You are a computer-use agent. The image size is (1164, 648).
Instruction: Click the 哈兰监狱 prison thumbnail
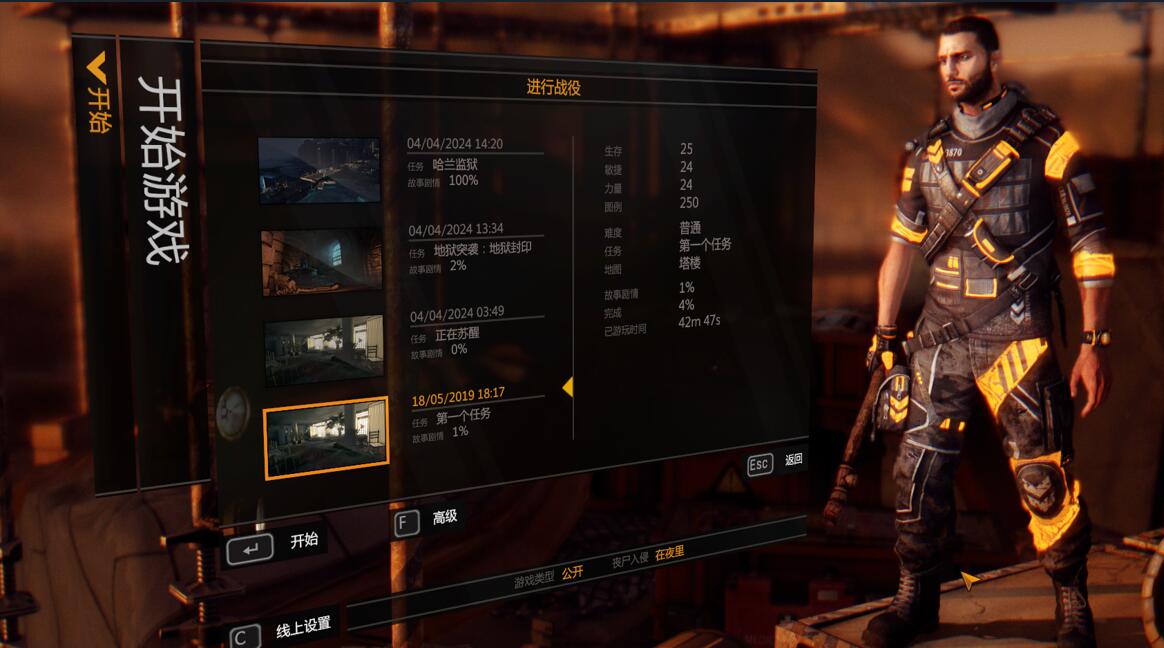tap(319, 170)
